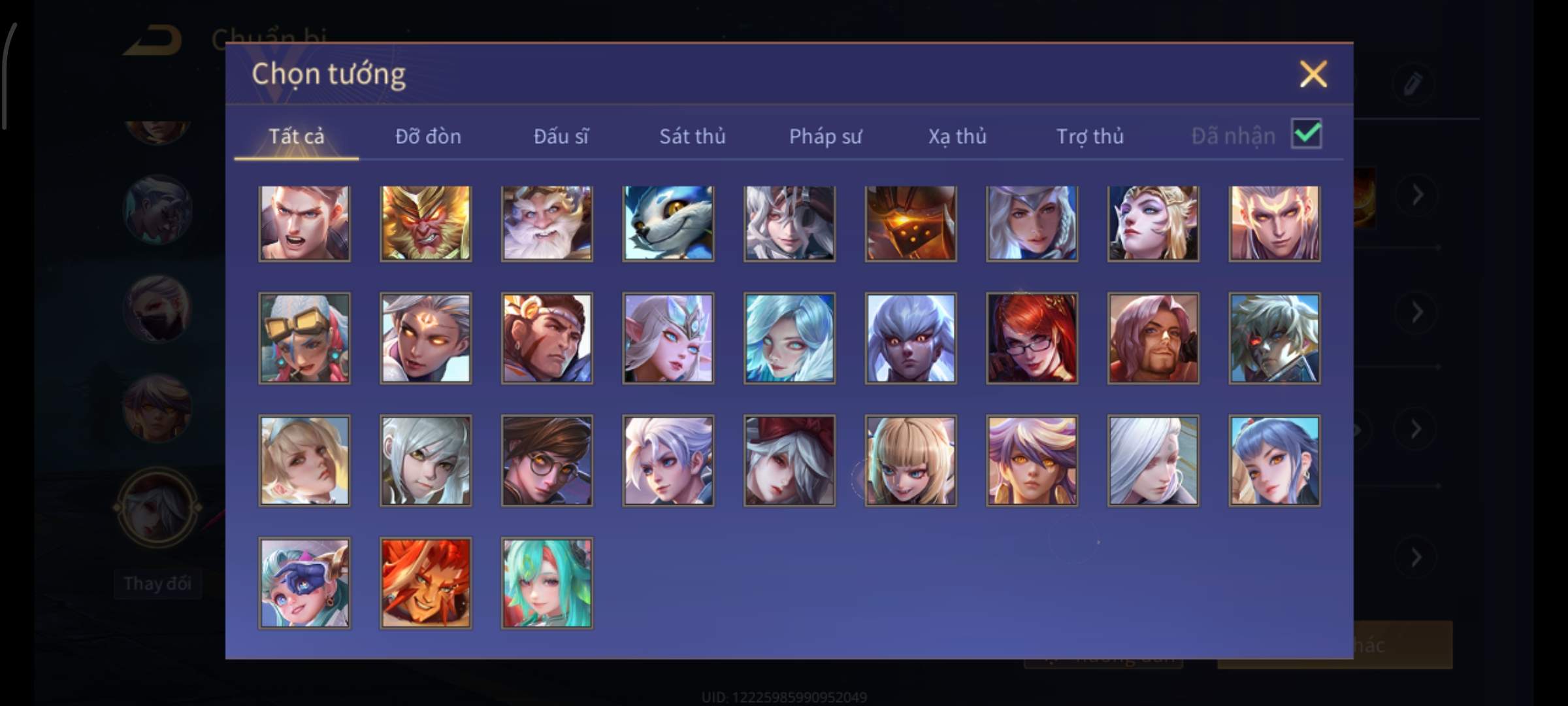Choose the dark helmet glowing-eyes hero
This screenshot has height=706, width=1568.
[911, 224]
